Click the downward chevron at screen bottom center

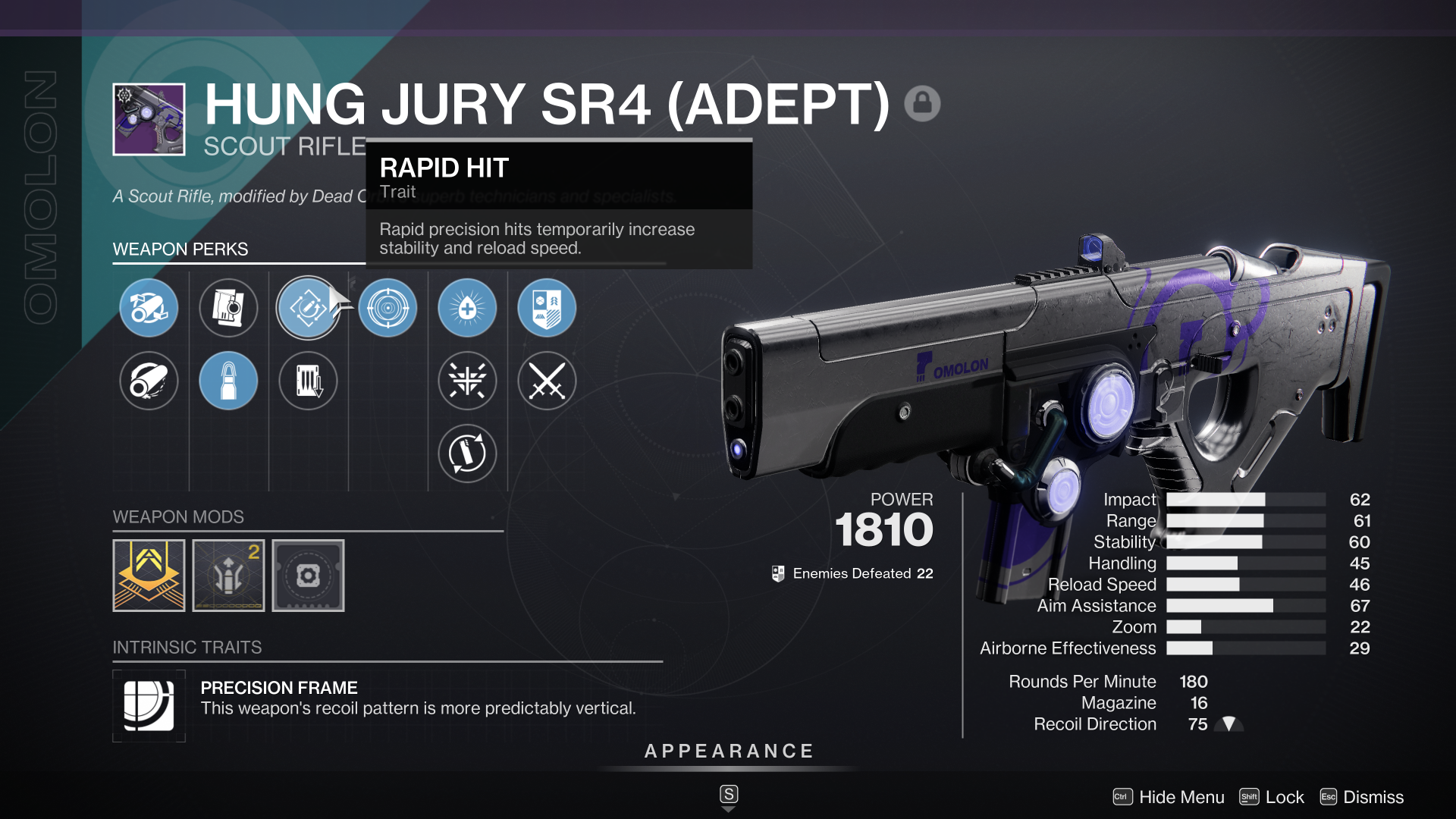click(728, 807)
